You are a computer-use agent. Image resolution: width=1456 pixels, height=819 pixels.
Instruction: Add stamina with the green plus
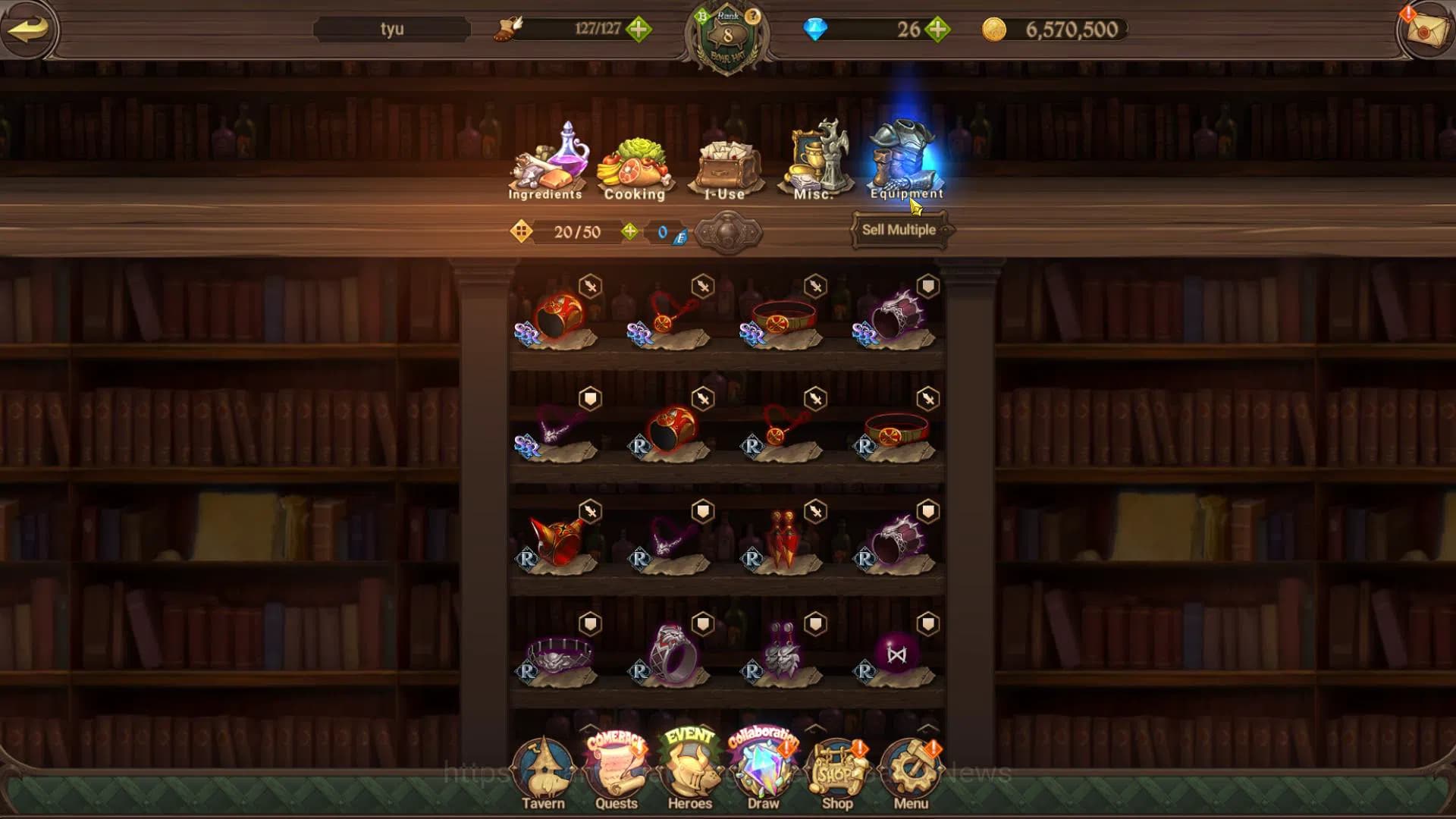point(639,30)
